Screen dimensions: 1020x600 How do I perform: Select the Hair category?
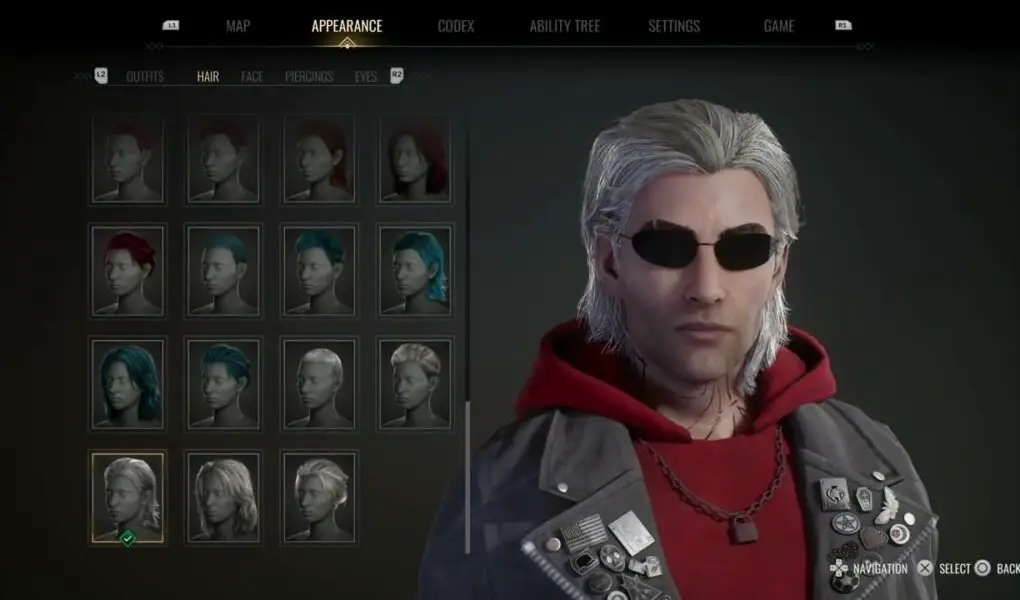(208, 76)
